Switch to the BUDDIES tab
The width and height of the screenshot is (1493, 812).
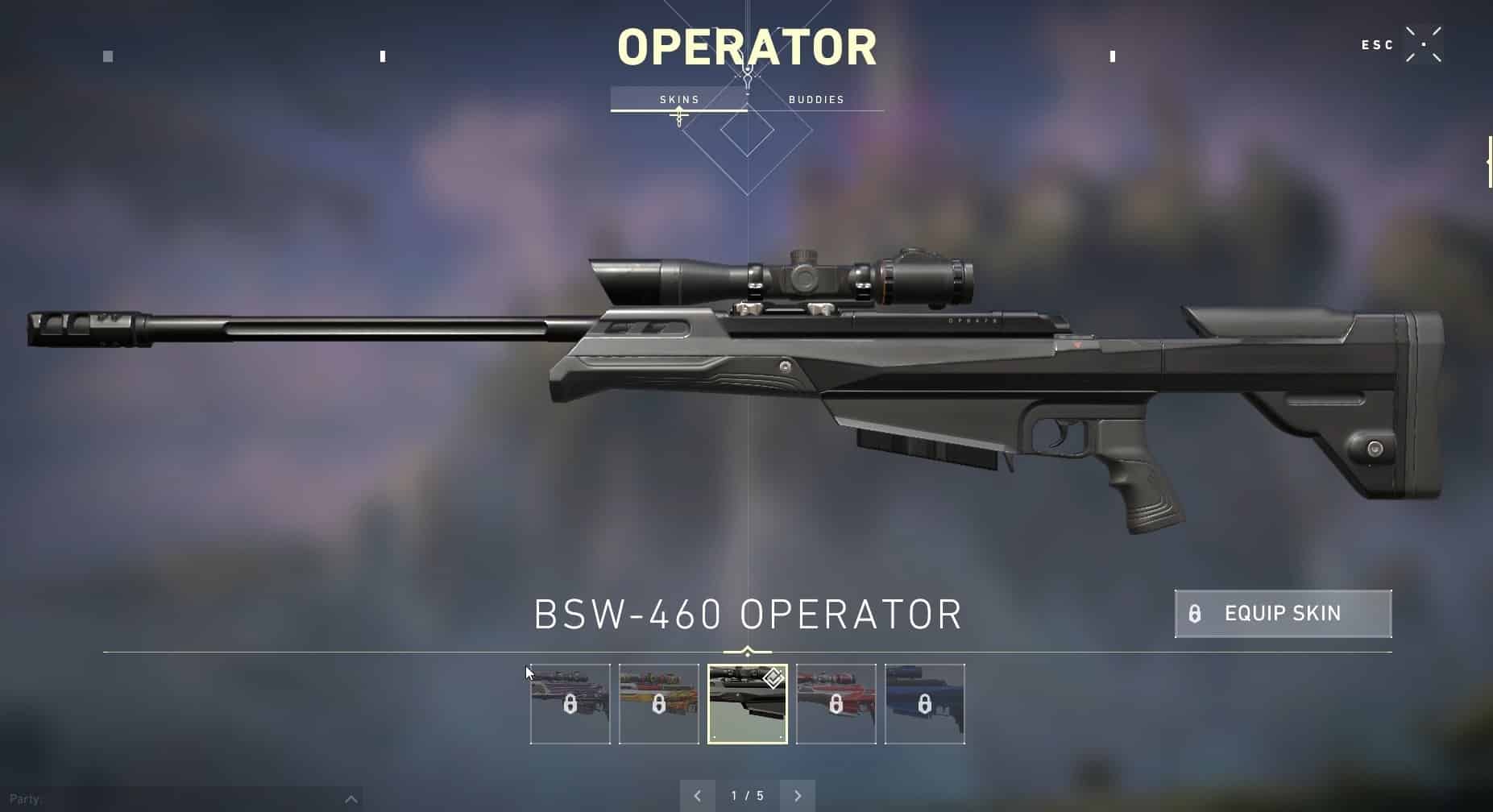point(816,99)
